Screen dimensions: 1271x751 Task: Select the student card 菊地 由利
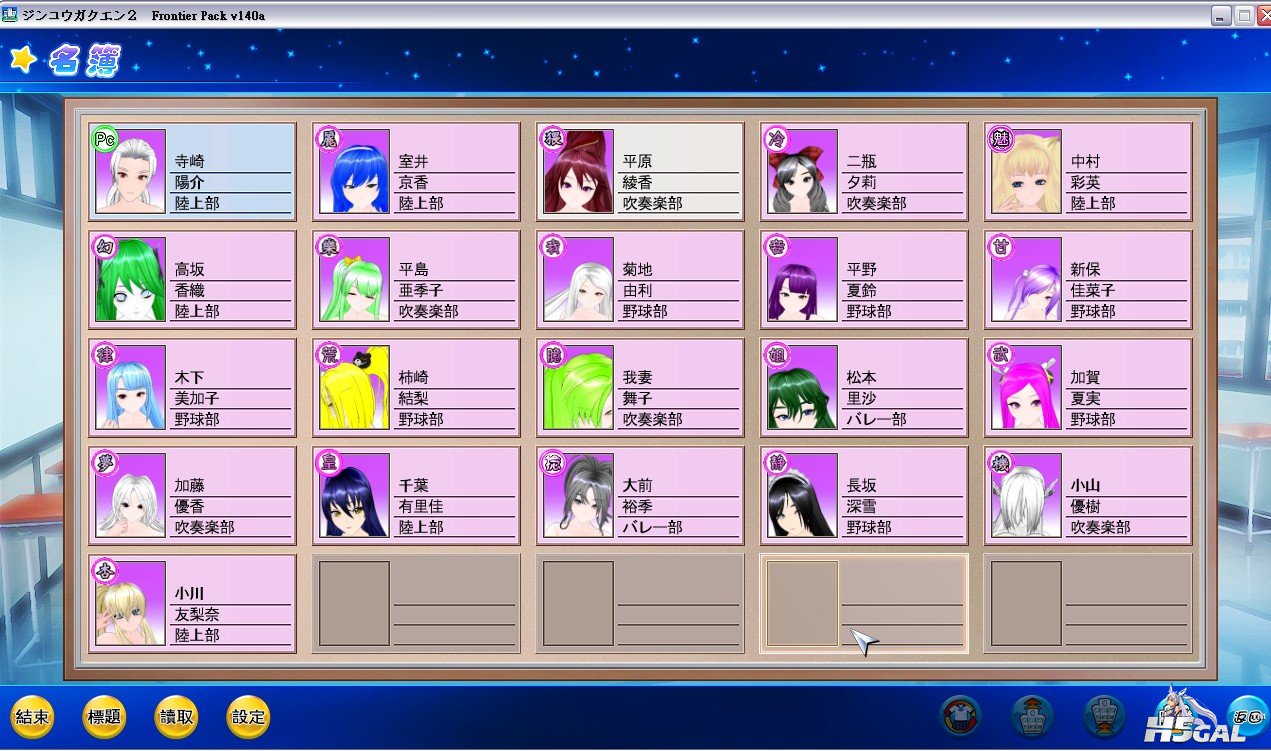[640, 280]
